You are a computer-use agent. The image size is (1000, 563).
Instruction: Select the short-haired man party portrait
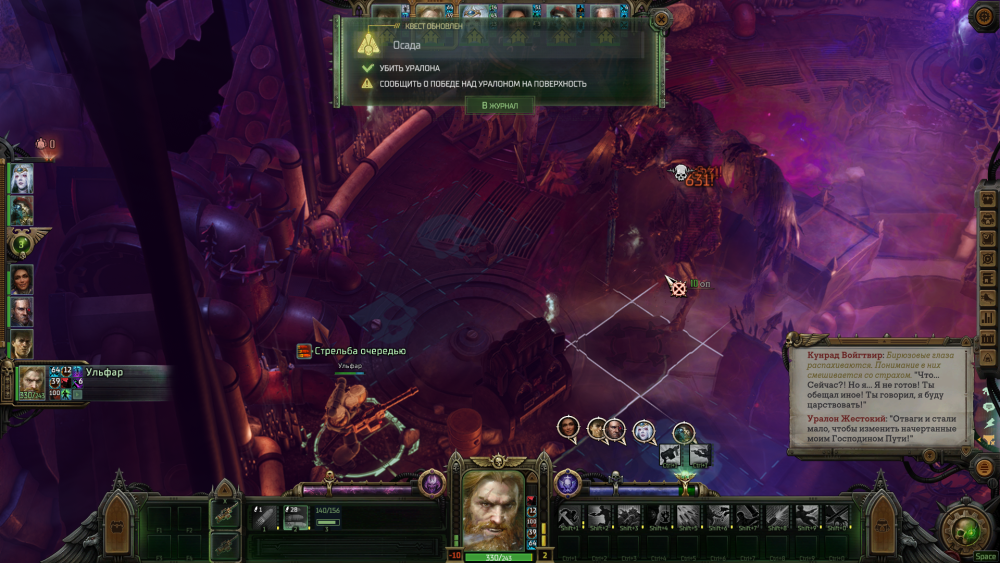pyautogui.click(x=21, y=343)
